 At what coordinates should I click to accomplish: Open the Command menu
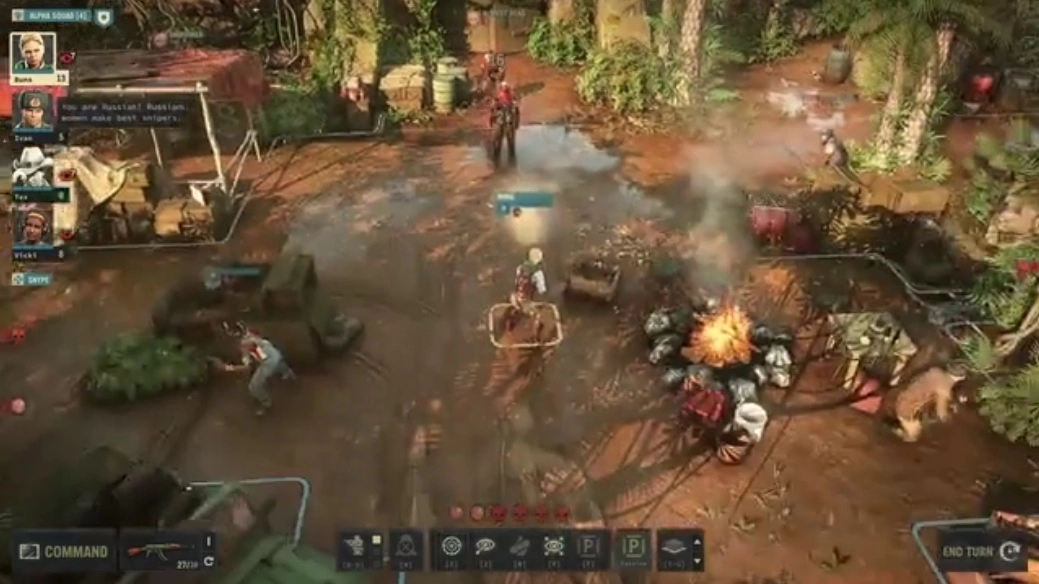click(x=64, y=551)
